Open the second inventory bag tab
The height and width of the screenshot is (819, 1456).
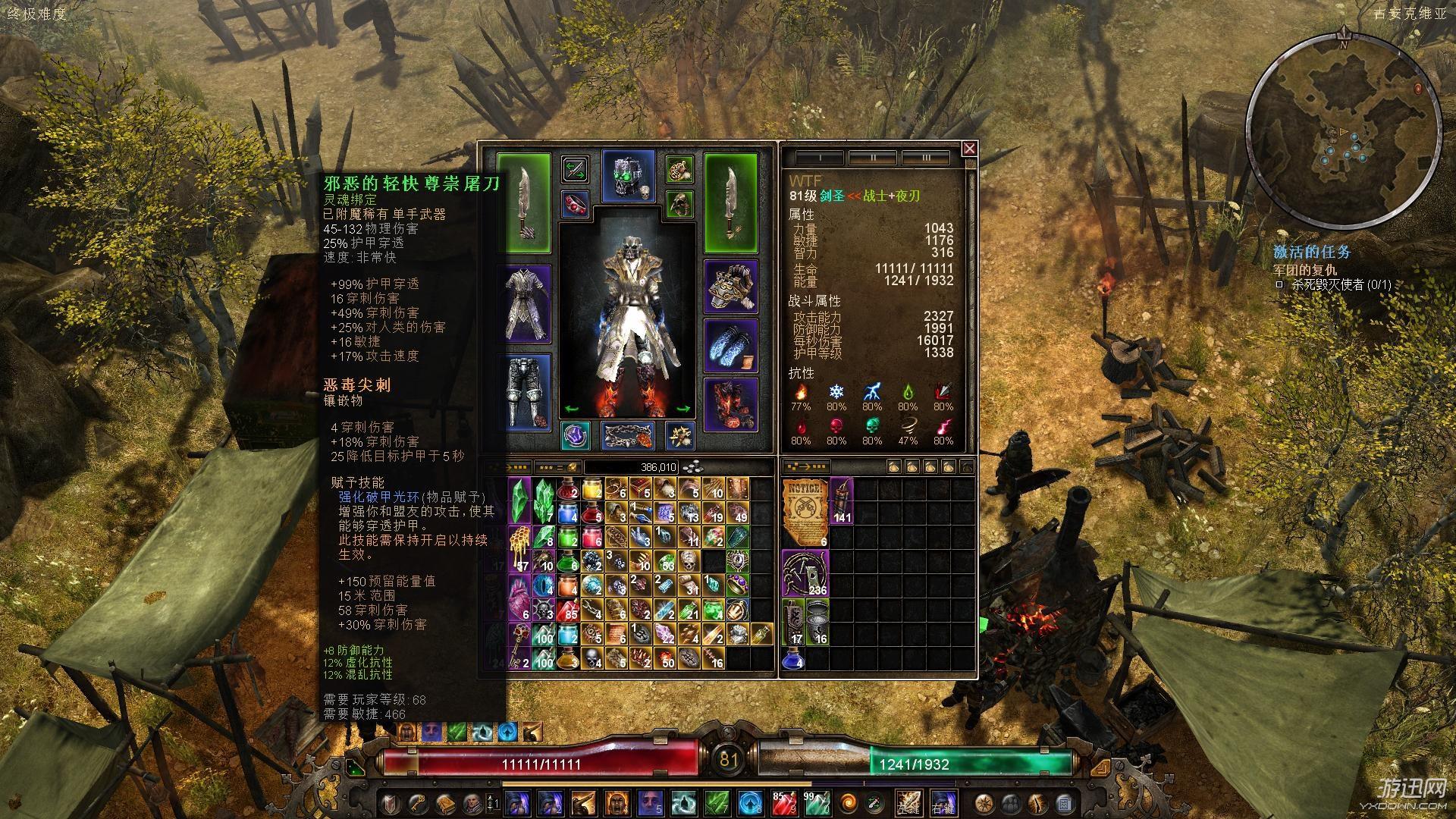point(913,466)
